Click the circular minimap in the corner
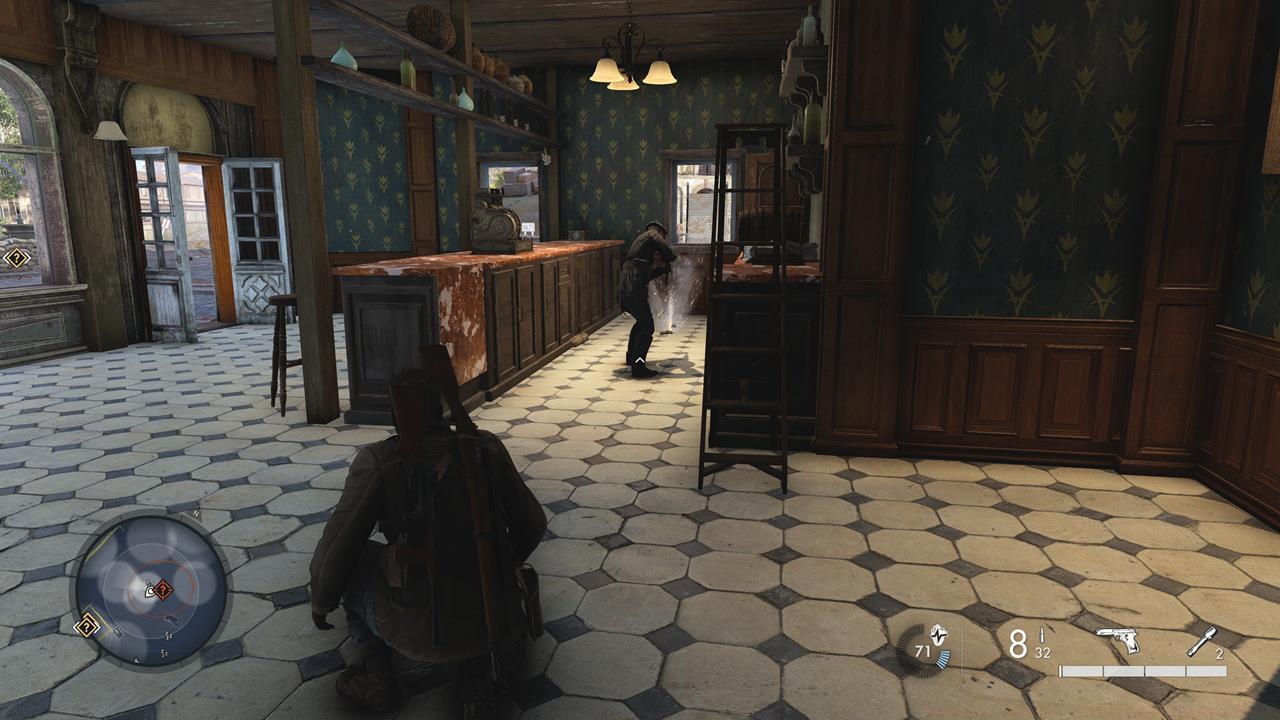This screenshot has width=1280, height=720. tap(150, 592)
